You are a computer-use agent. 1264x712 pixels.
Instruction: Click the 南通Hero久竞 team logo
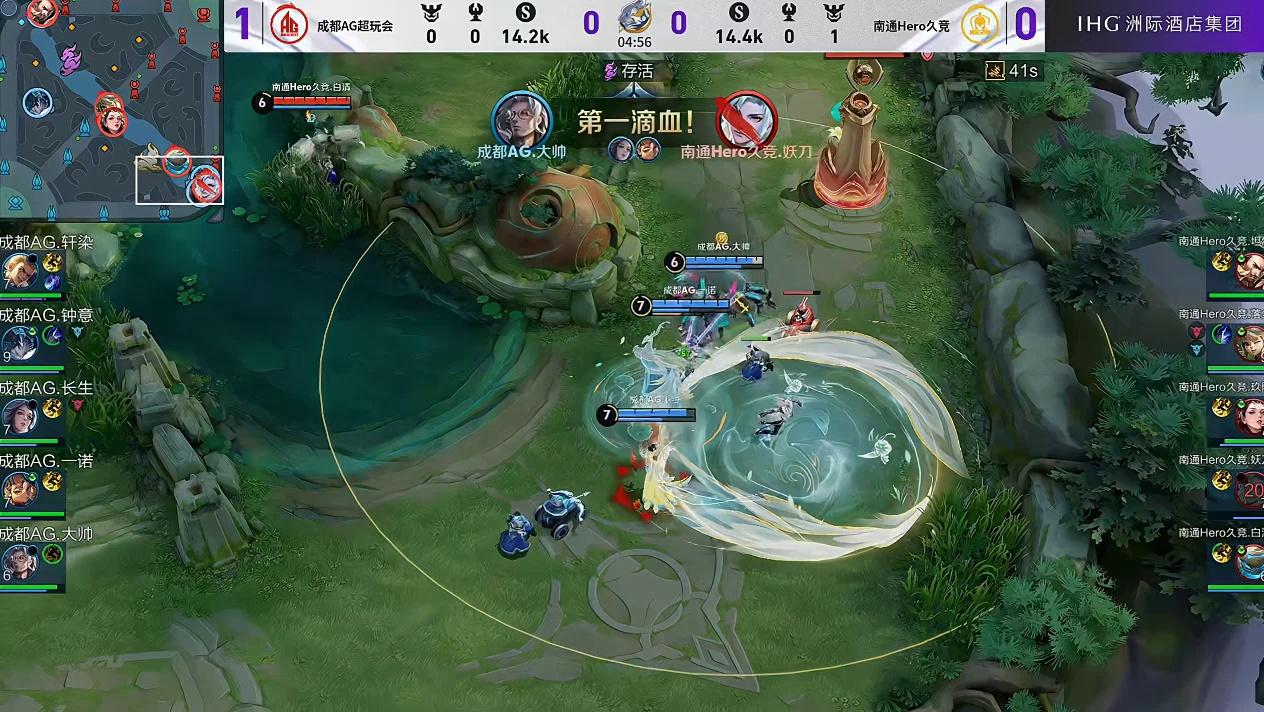click(x=979, y=25)
